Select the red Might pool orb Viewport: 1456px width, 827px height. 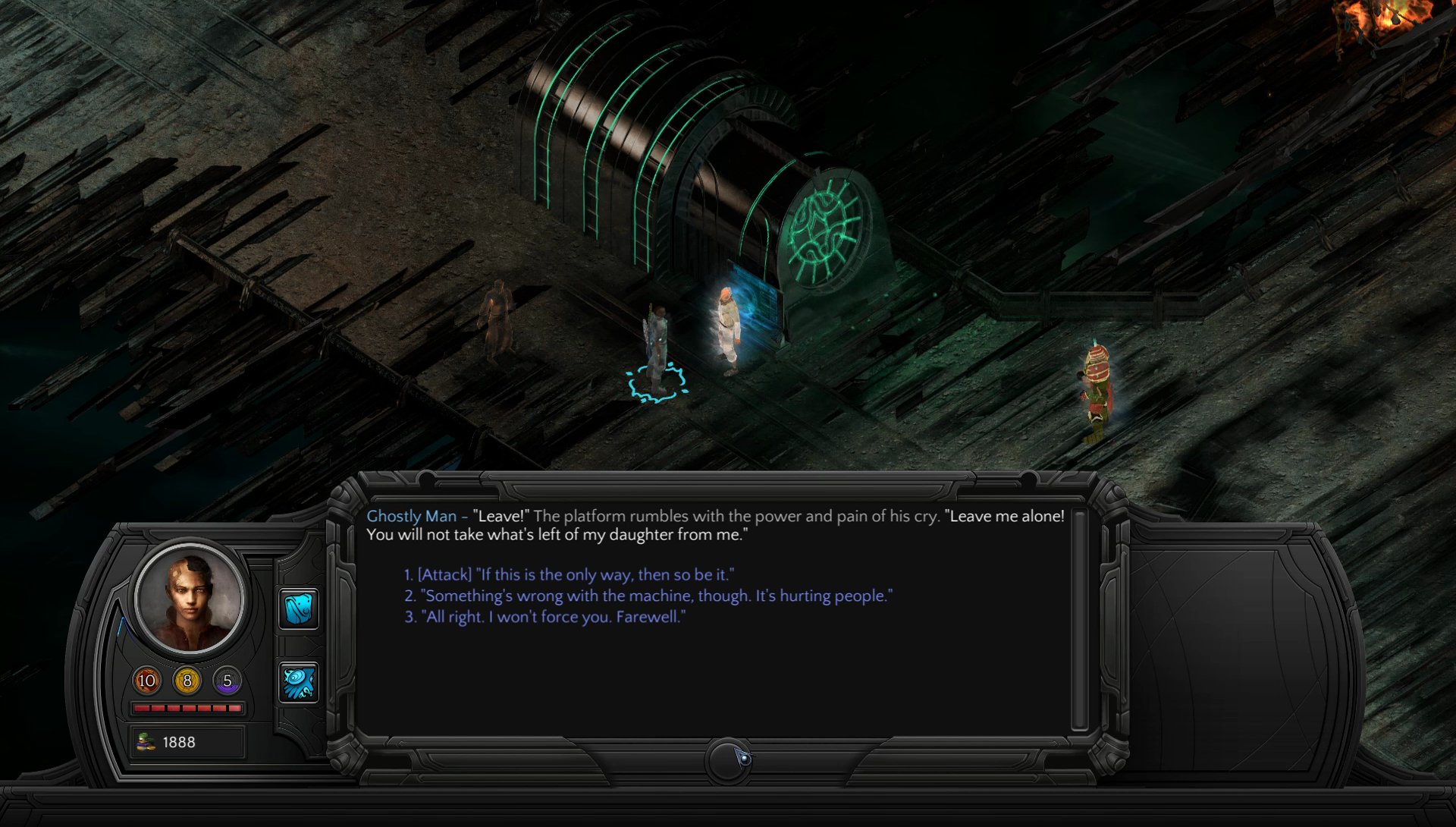point(147,681)
